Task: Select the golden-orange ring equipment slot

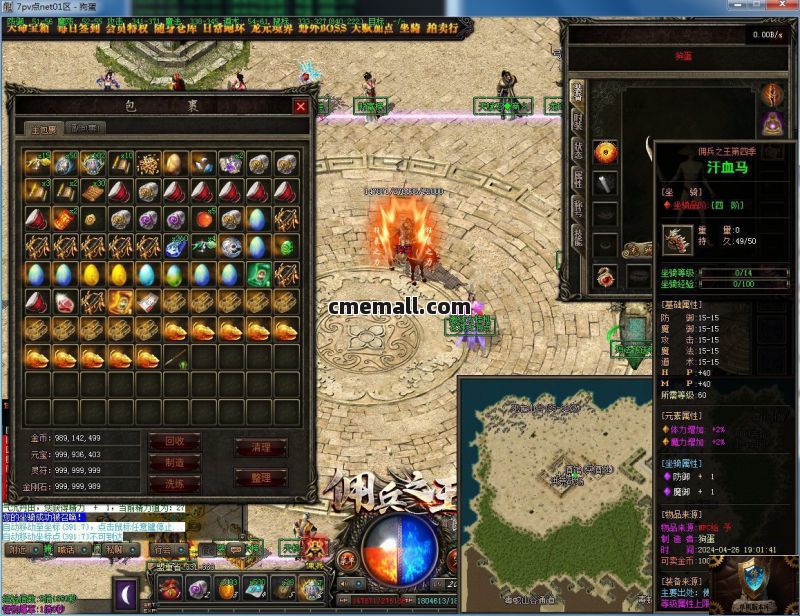Action: tap(605, 152)
